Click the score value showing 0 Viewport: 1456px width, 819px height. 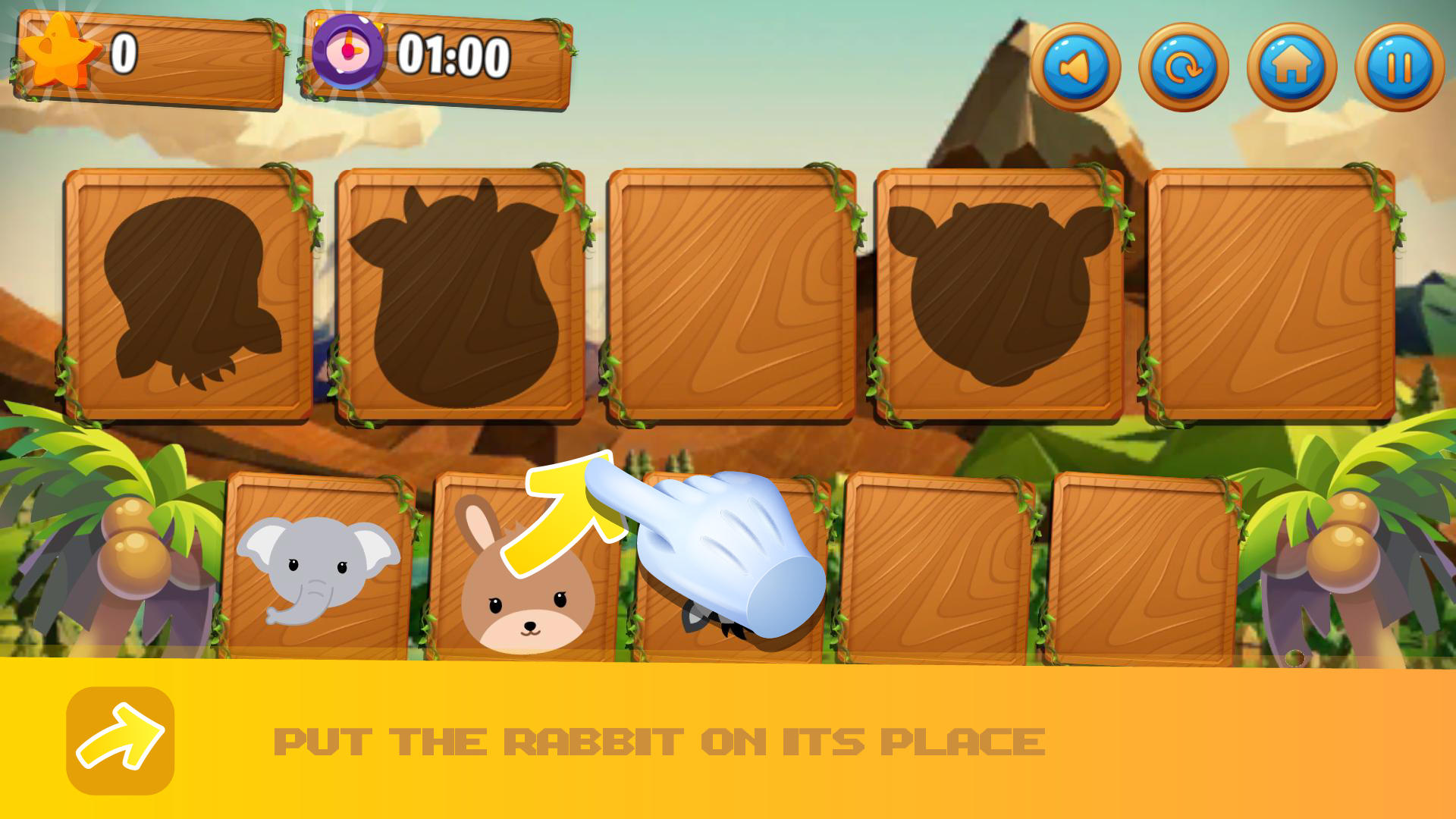(x=124, y=53)
